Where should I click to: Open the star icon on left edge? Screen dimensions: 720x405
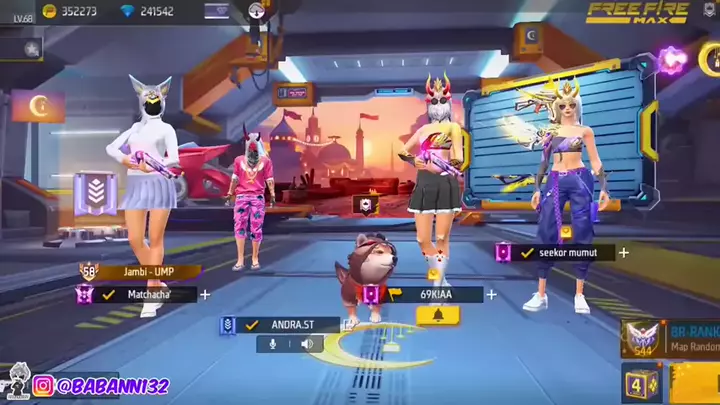tap(32, 47)
